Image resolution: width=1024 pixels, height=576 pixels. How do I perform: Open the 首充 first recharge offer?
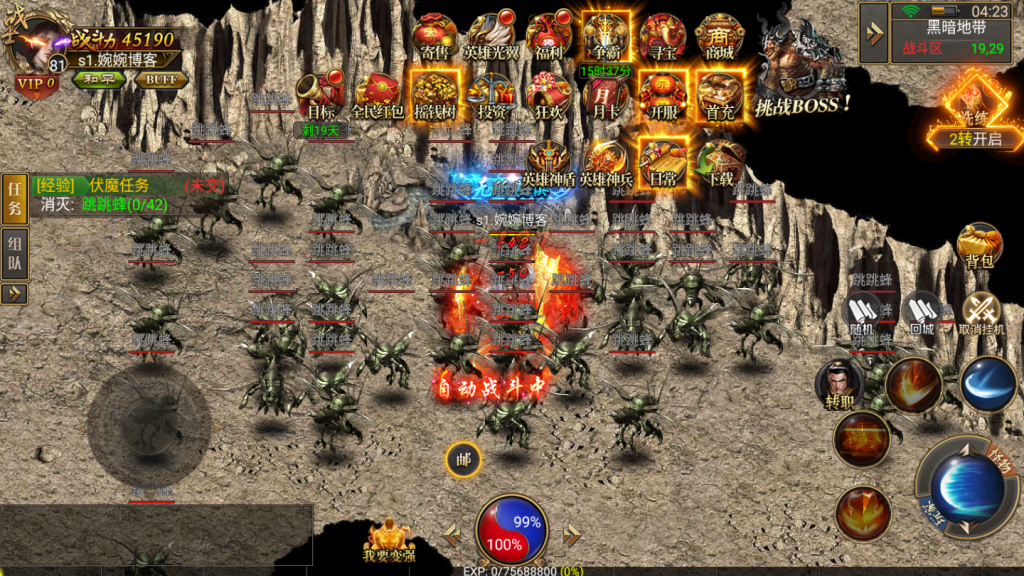[x=719, y=95]
